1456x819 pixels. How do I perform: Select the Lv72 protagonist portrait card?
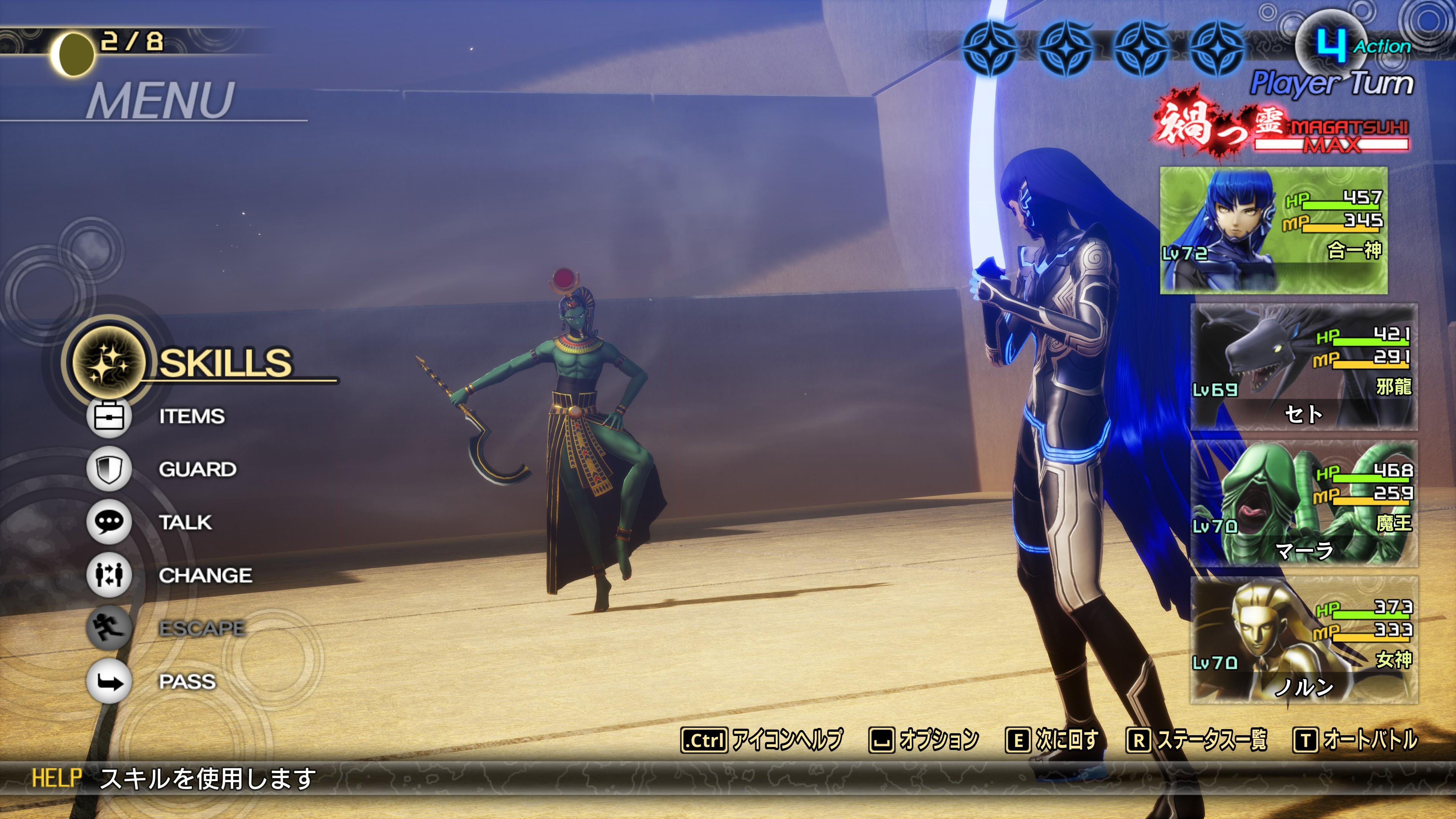point(1274,230)
